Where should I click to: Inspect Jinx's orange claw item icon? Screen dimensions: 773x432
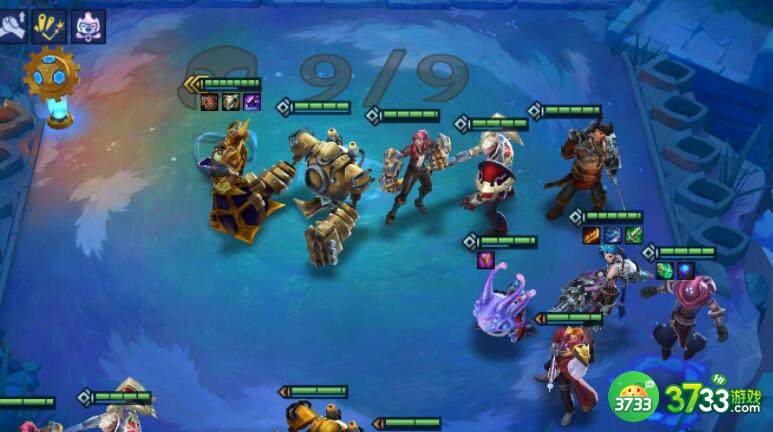pos(591,236)
